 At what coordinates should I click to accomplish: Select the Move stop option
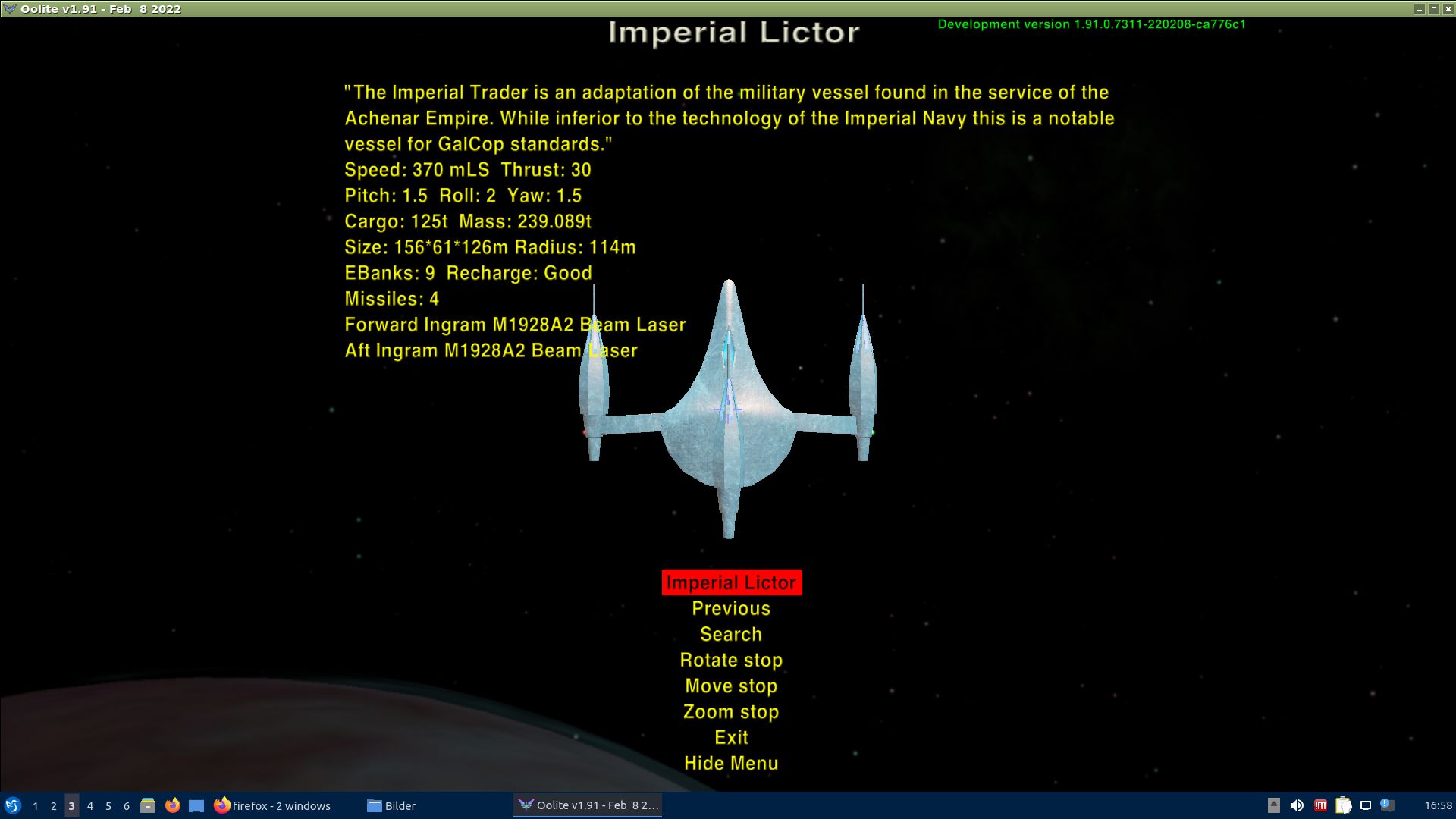coord(731,686)
